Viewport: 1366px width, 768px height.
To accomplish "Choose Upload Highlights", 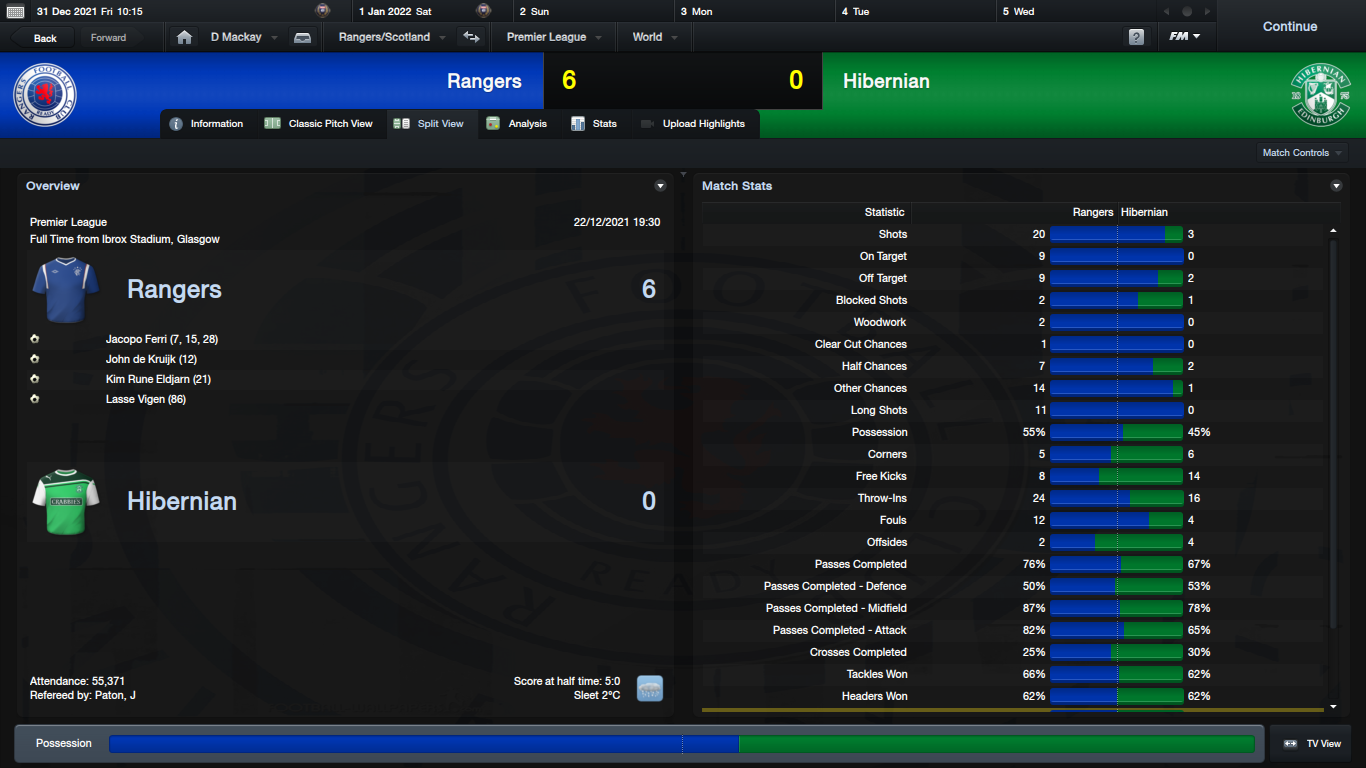I will 693,124.
